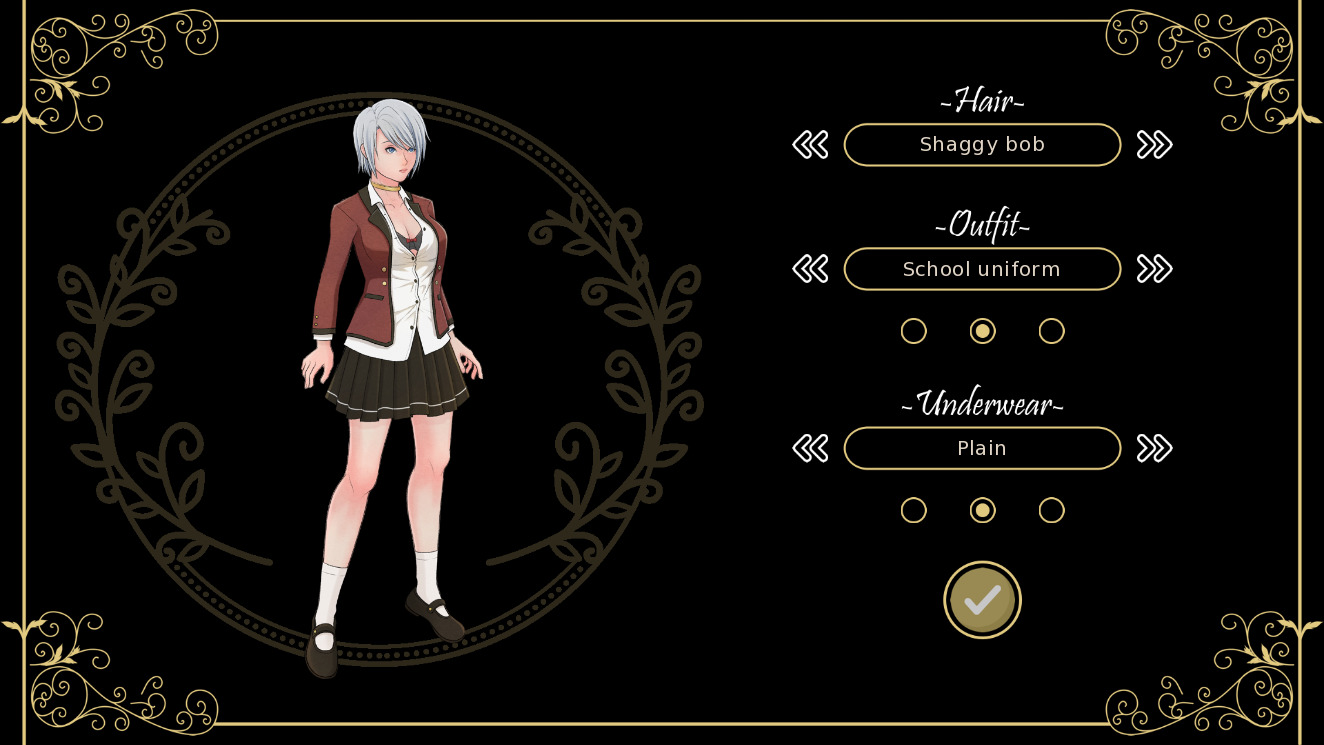
Task: Confirm character customization with checkmark button
Action: (x=982, y=599)
